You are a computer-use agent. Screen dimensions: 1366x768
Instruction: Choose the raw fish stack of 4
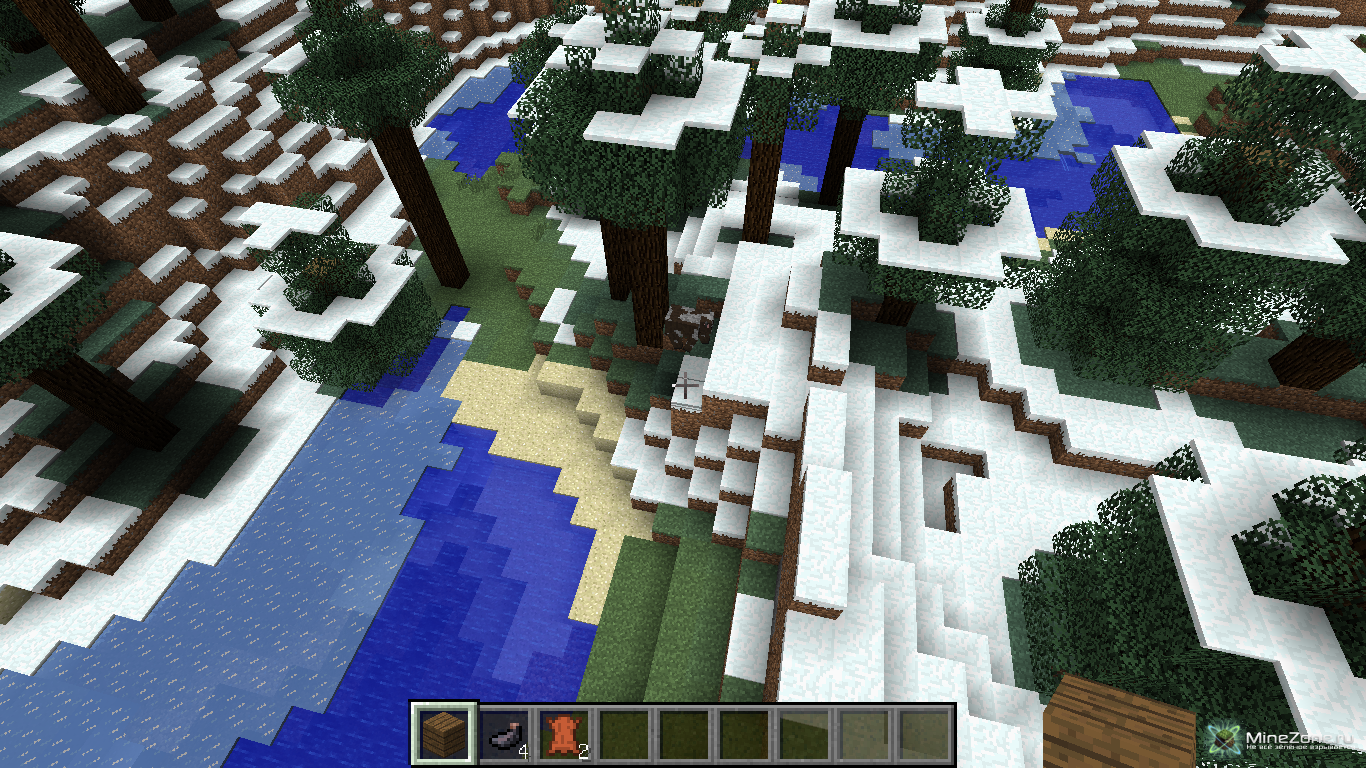tap(506, 735)
